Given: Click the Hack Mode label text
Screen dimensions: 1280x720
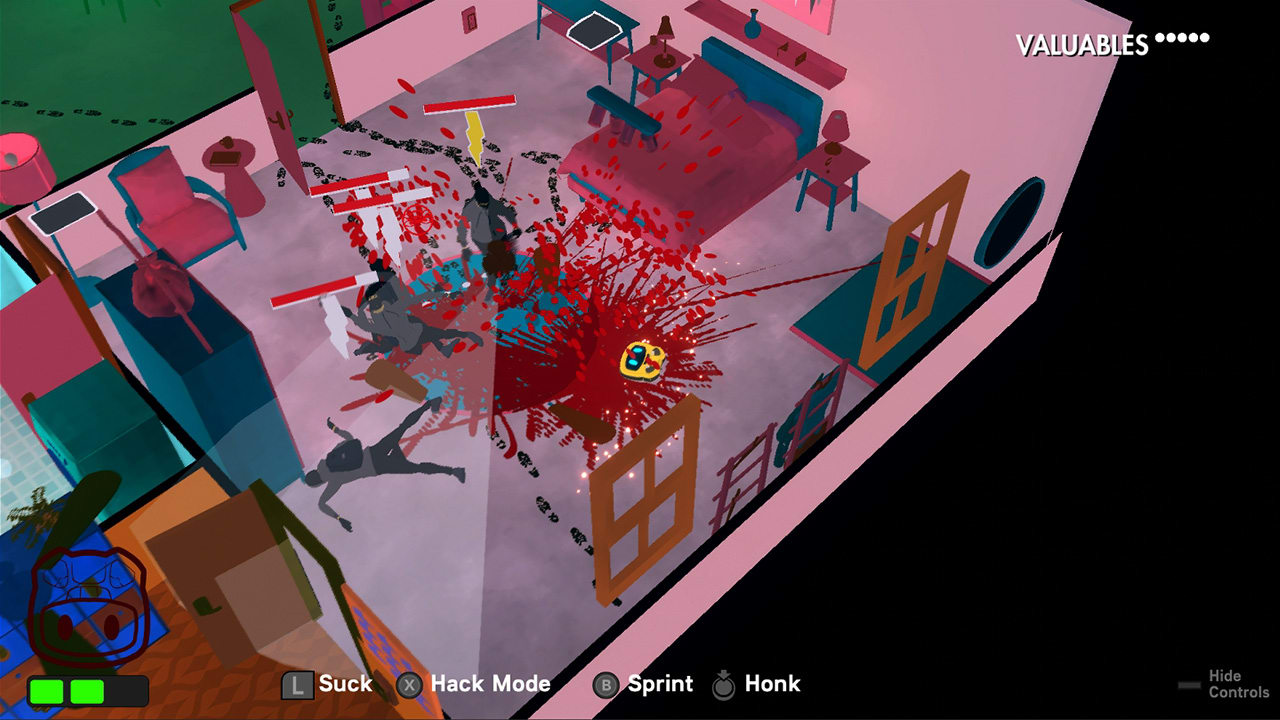Looking at the screenshot, I should [492, 684].
